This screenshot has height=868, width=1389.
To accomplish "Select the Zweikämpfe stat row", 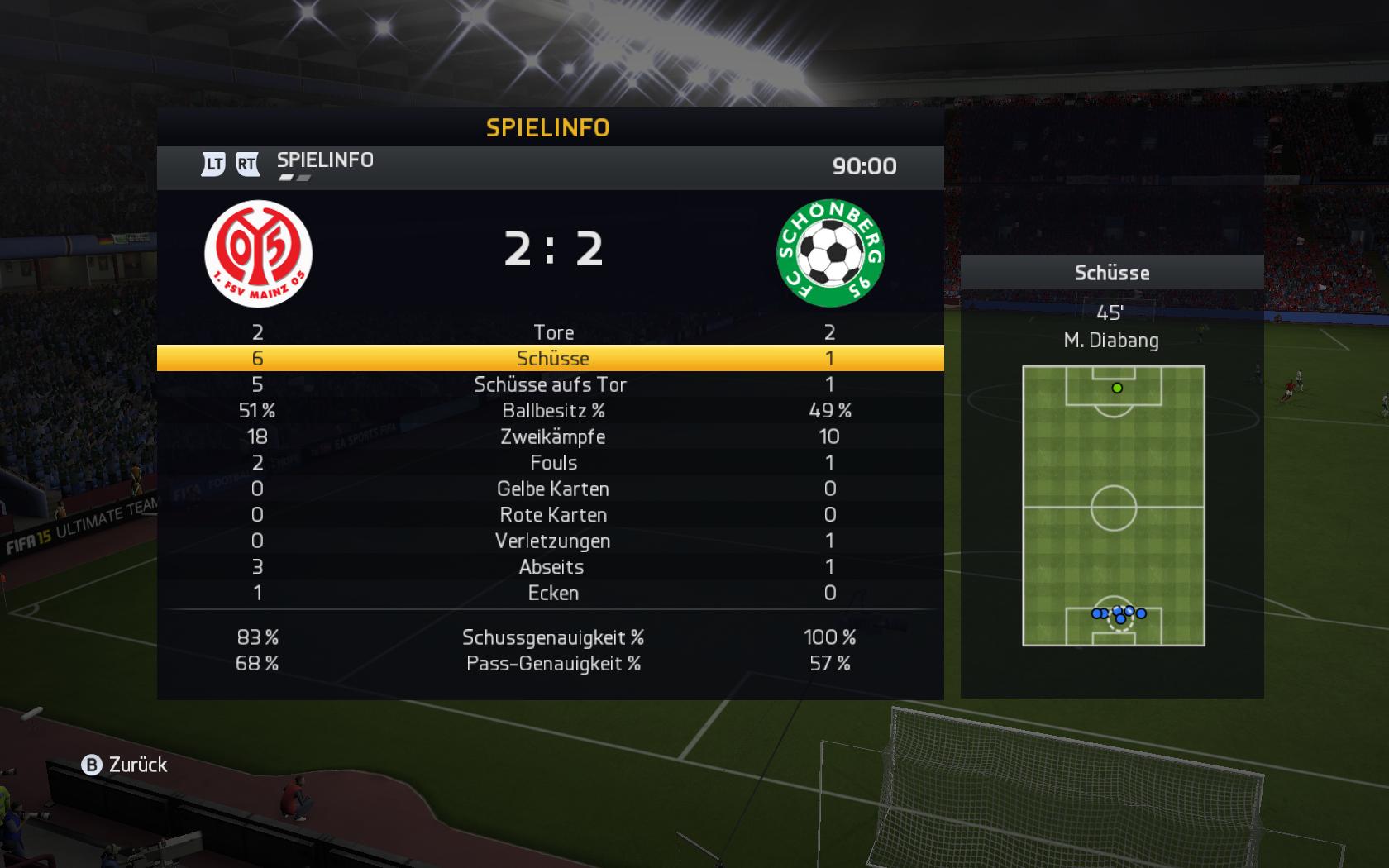I will coord(552,436).
